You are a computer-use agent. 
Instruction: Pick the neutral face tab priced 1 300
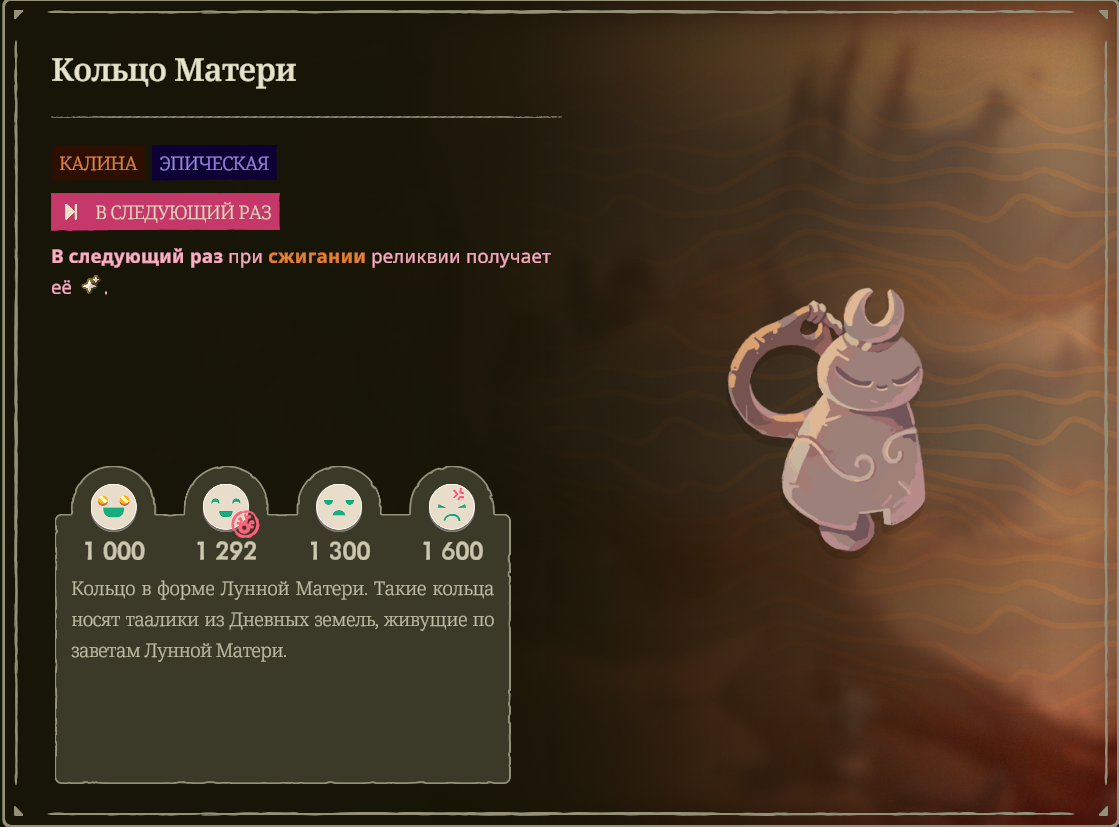pyautogui.click(x=340, y=508)
